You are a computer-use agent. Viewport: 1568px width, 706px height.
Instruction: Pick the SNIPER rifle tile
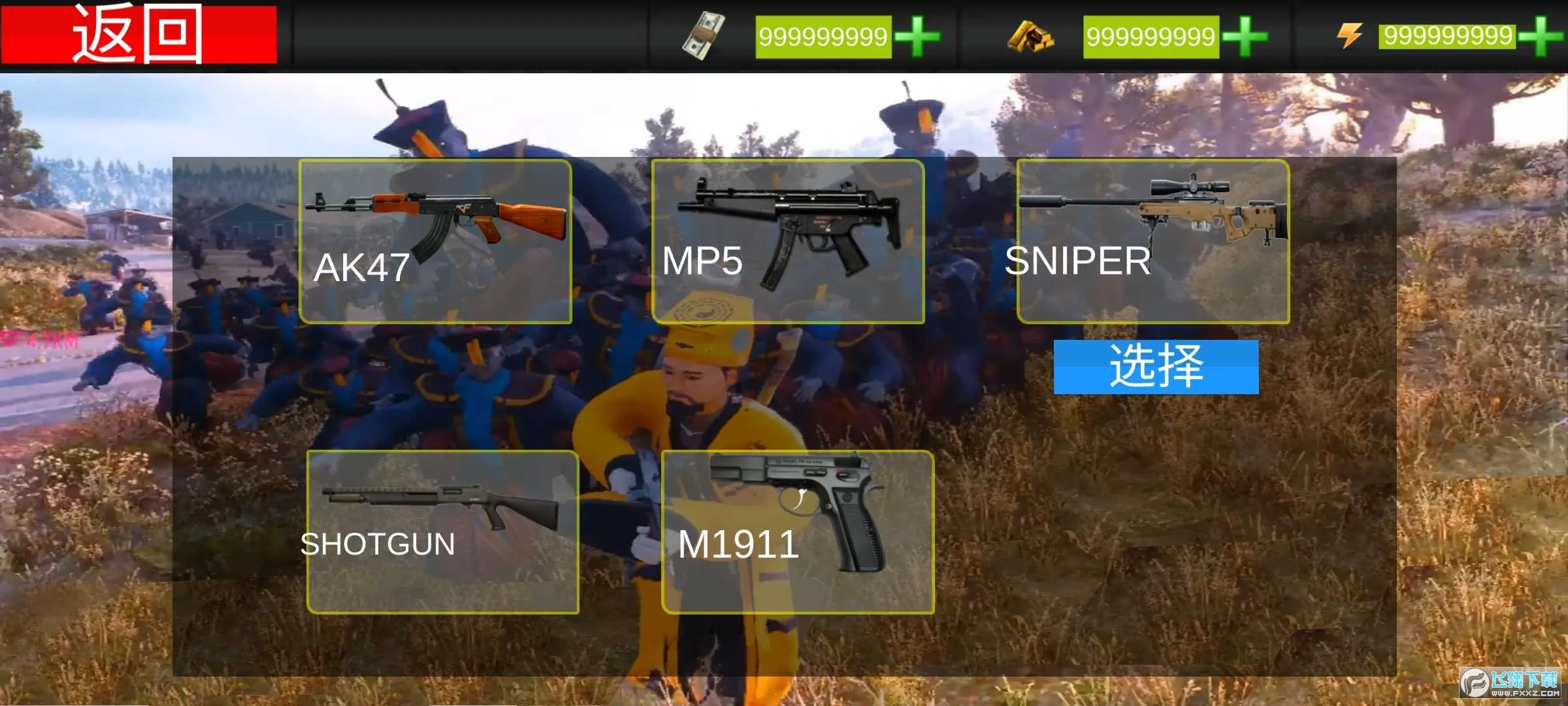[1153, 241]
